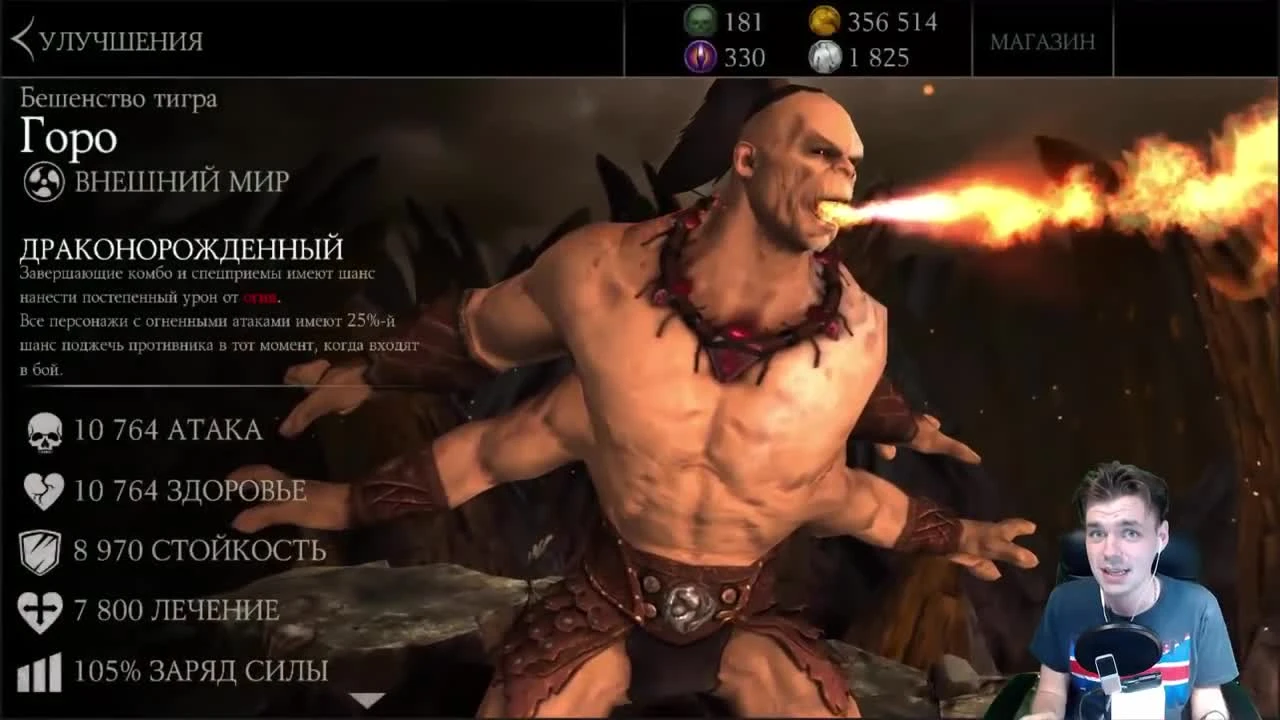Click the Бешенство тигра title
The height and width of the screenshot is (720, 1280).
[x=120, y=99]
